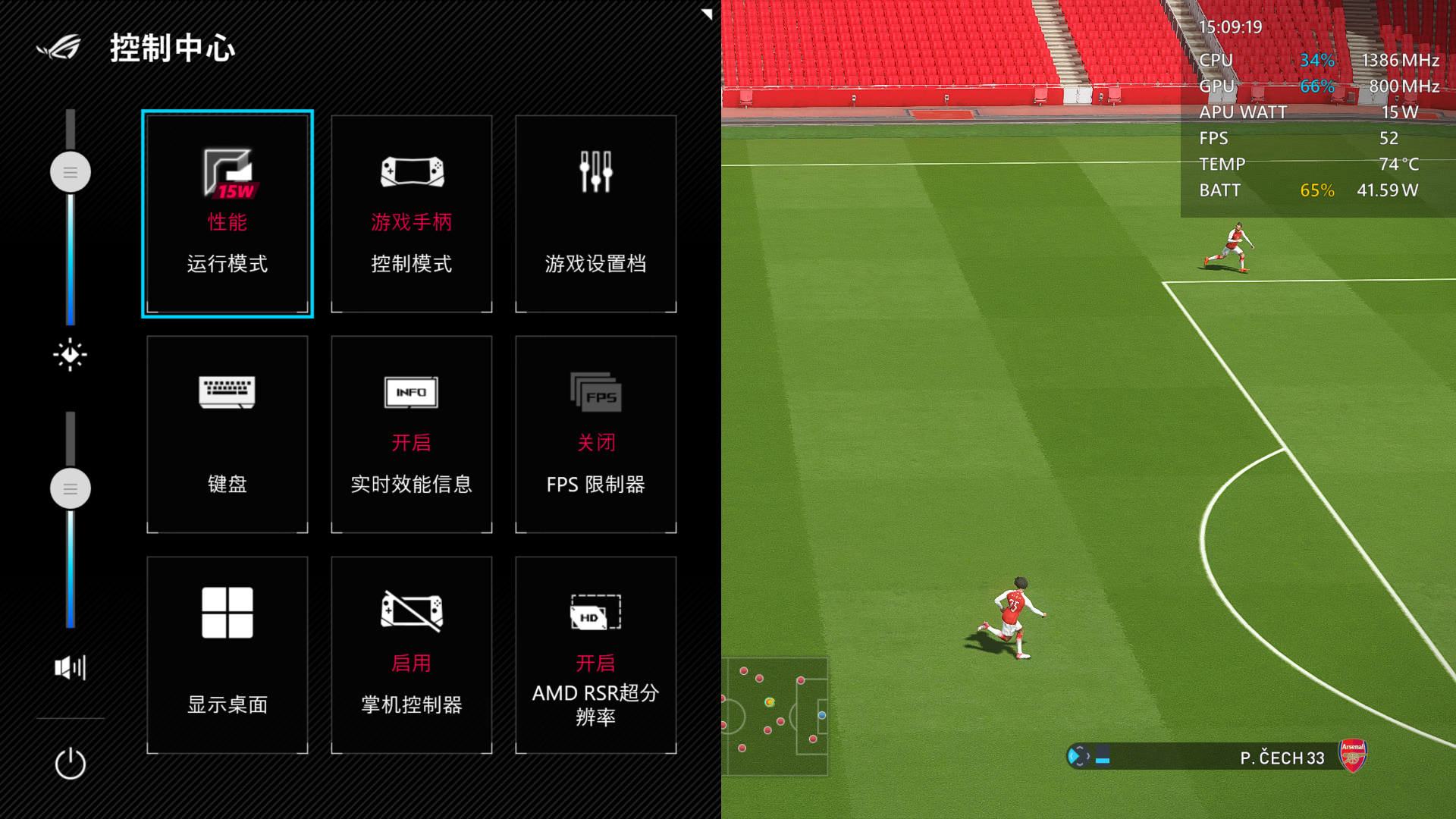The height and width of the screenshot is (819, 1456).
Task: Open the brightness auto-adjust icon
Action: coord(70,354)
